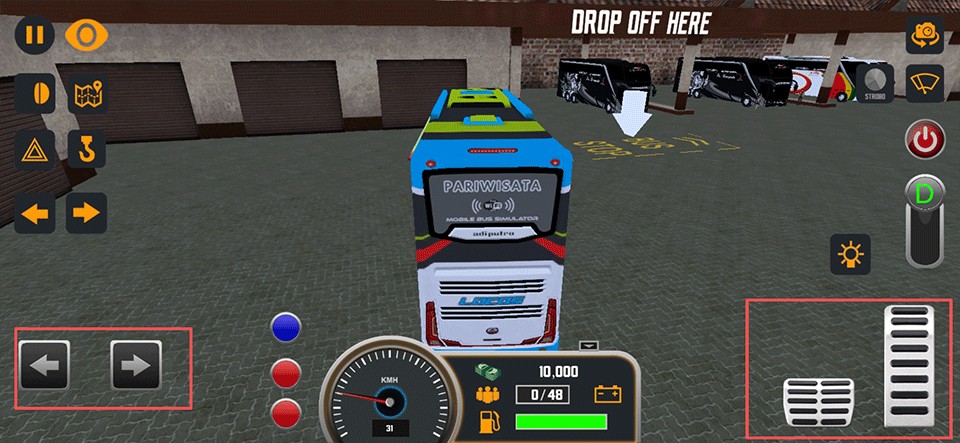Collapse the dashboard panel with the small arrow

click(x=589, y=346)
